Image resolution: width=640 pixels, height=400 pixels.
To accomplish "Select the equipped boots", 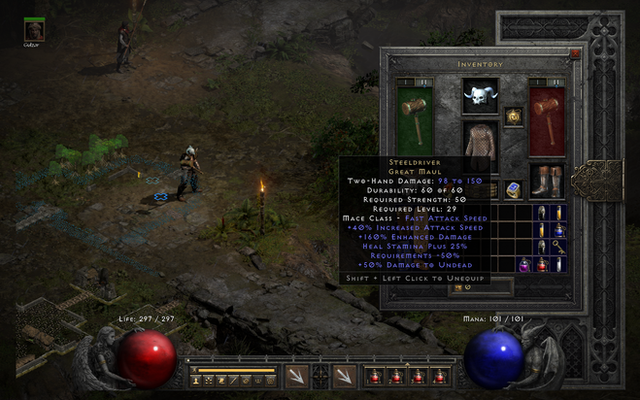I will pos(547,180).
